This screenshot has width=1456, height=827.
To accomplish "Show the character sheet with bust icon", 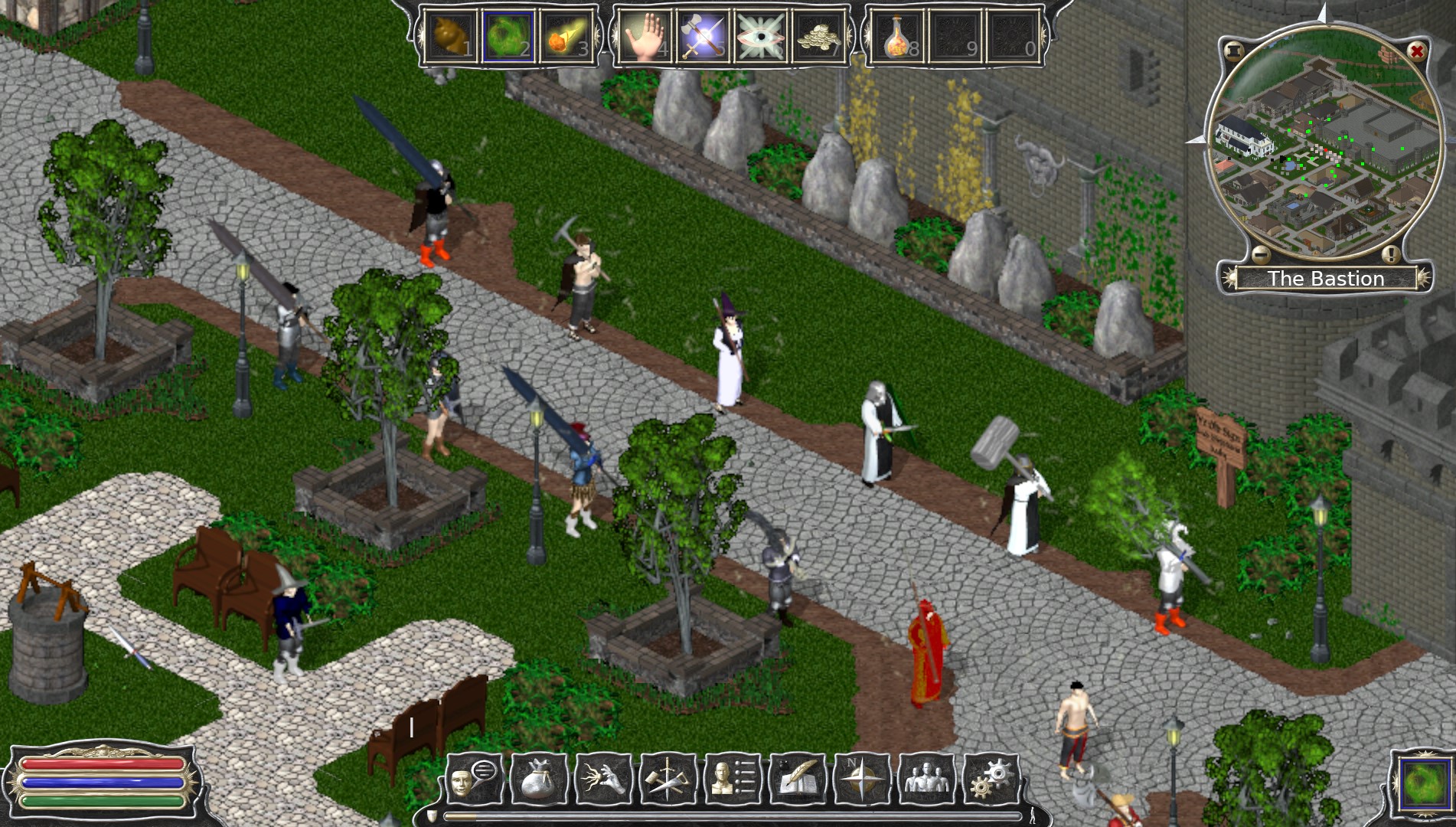I will pyautogui.click(x=733, y=780).
